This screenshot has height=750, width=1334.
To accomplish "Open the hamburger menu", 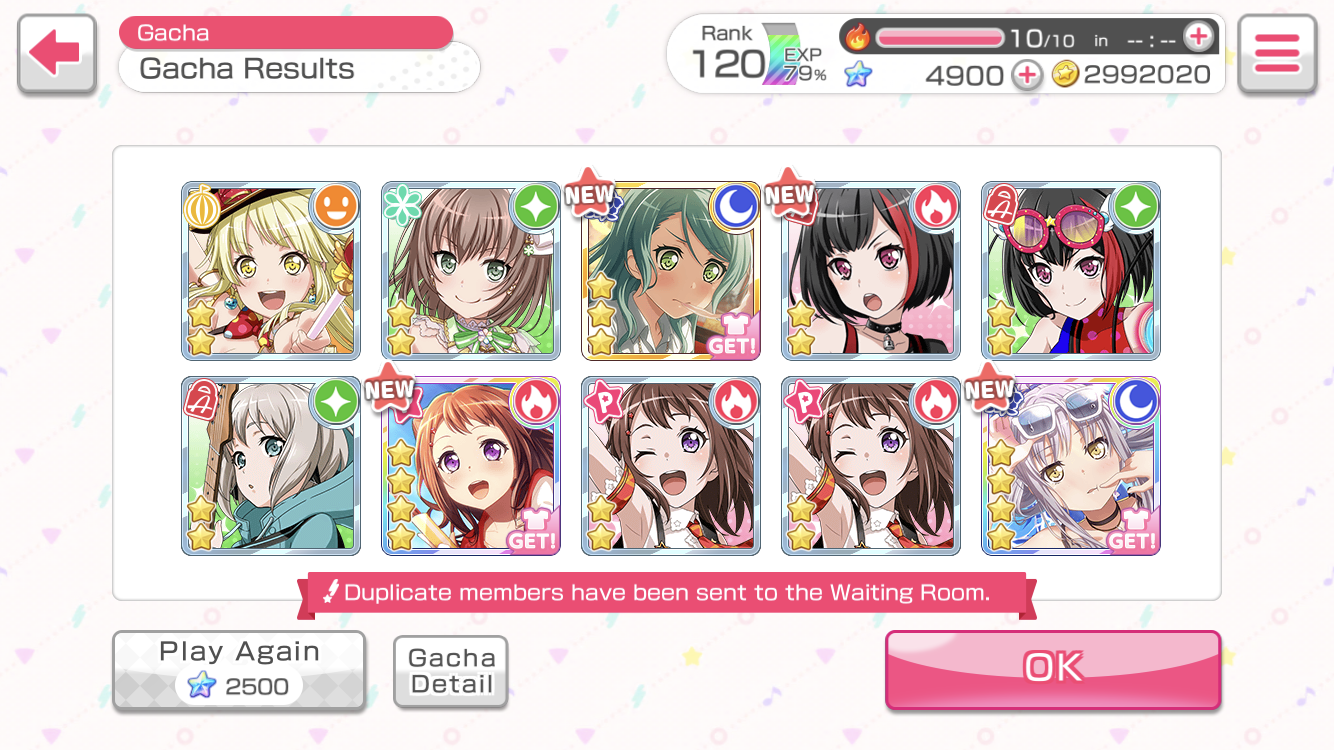I will [x=1276, y=54].
